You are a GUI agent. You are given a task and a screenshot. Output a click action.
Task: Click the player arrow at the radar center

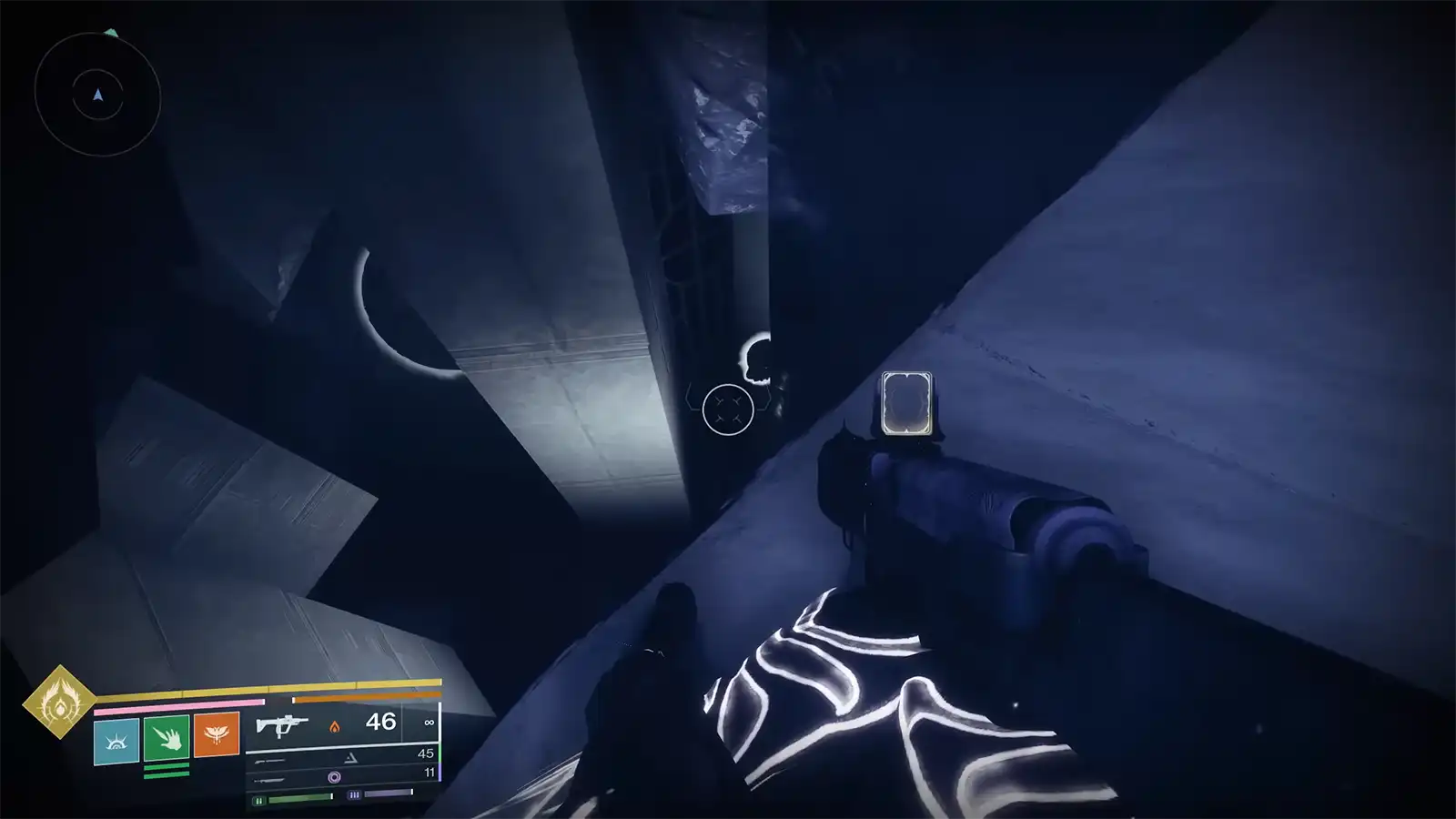coord(98,95)
